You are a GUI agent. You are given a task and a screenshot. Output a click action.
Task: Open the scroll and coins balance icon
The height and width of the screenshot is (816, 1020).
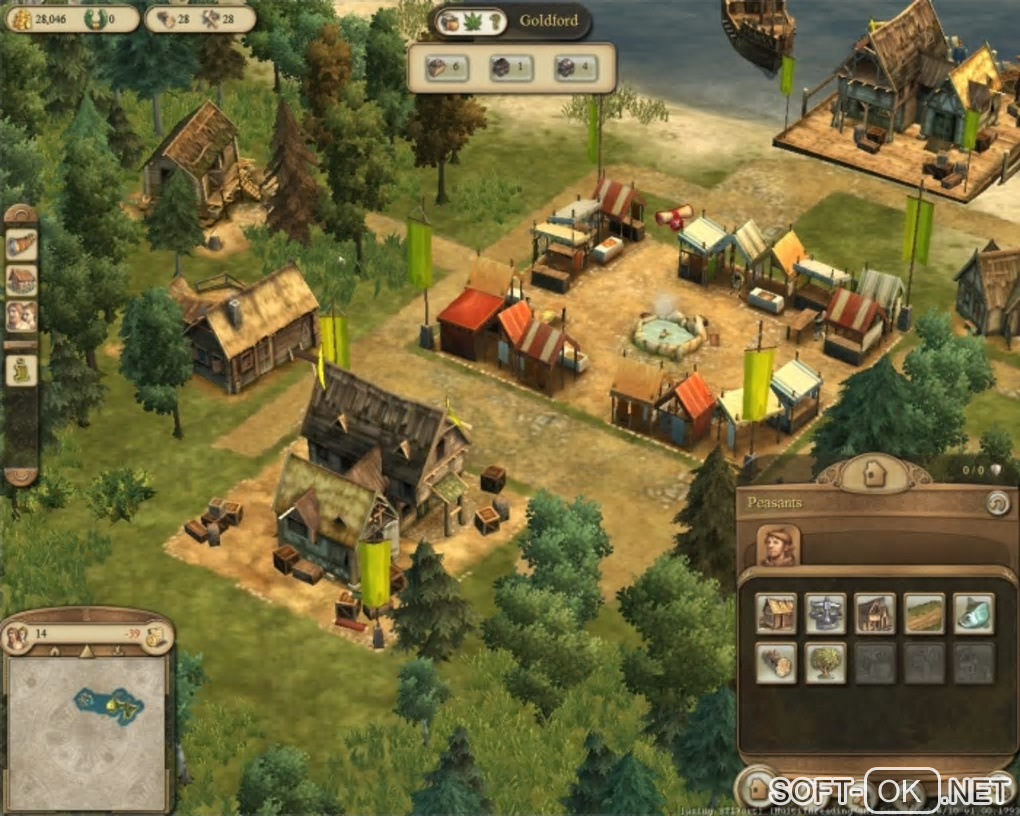coord(155,635)
